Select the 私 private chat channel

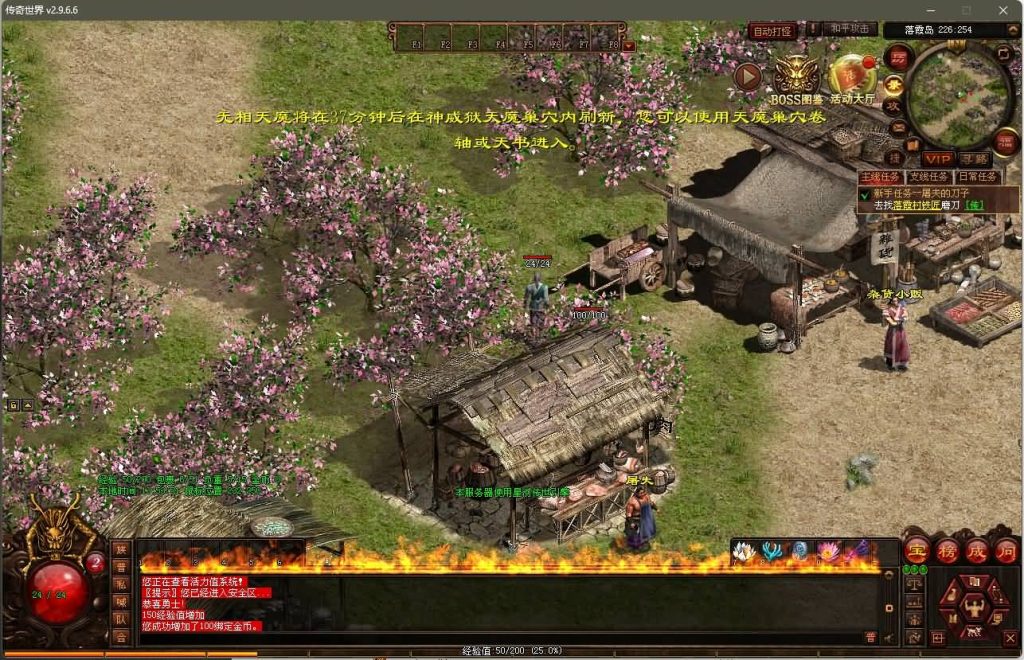click(121, 584)
